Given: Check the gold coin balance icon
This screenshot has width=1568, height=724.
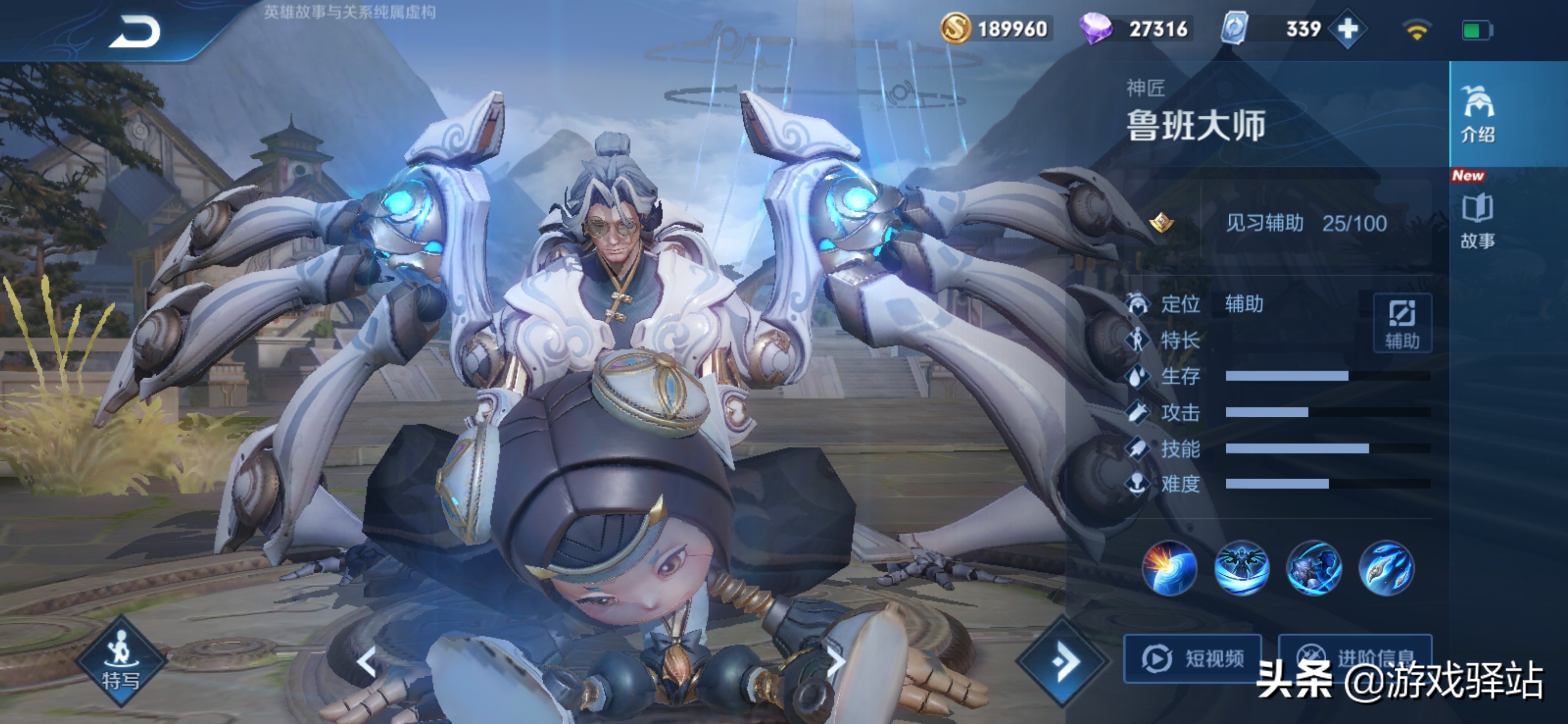Looking at the screenshot, I should tap(955, 29).
